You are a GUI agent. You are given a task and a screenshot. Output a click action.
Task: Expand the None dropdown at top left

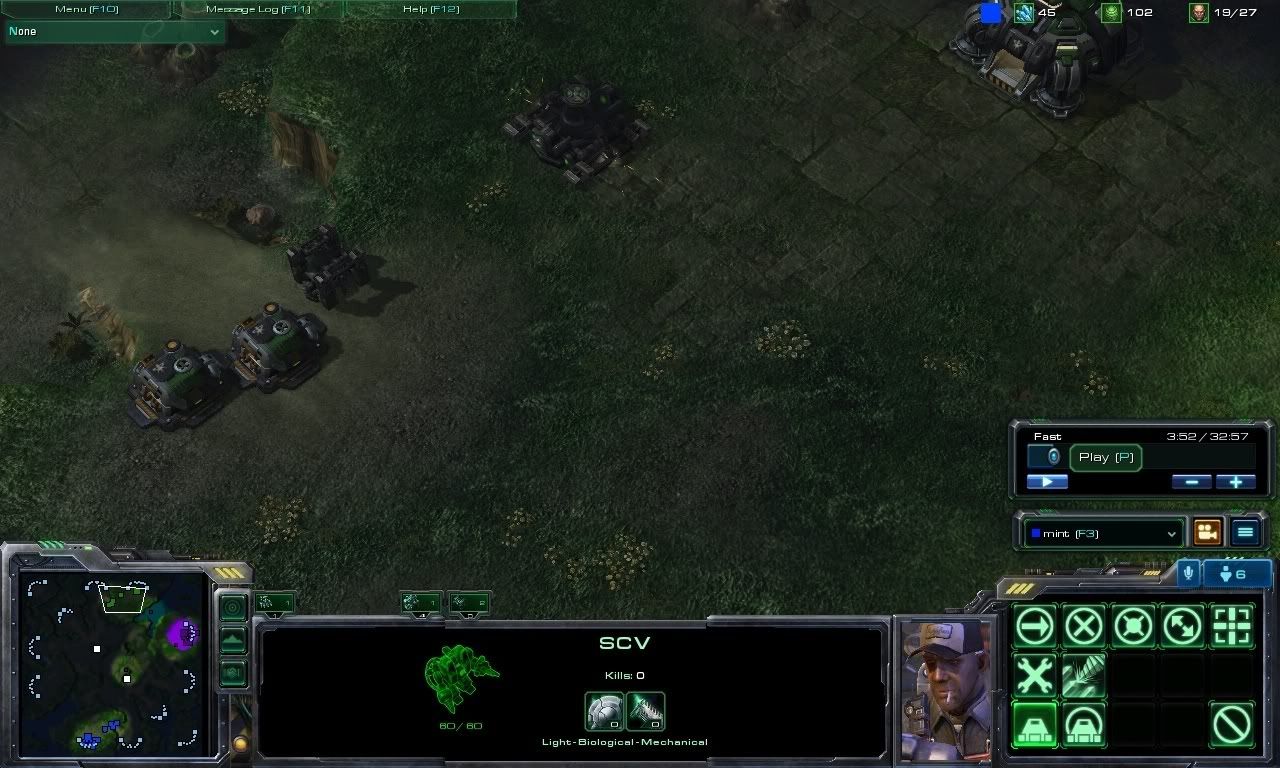(x=114, y=32)
